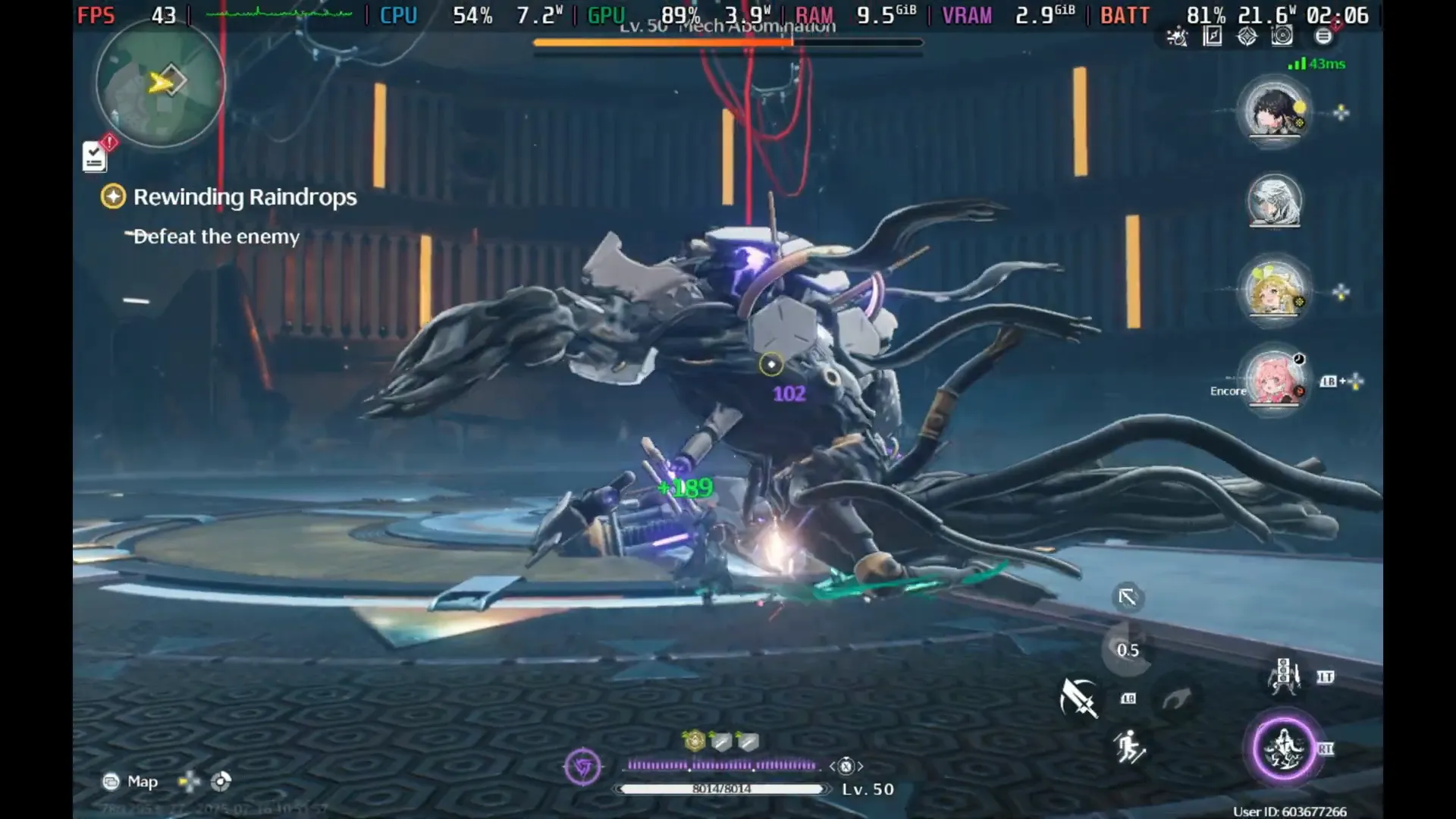The width and height of the screenshot is (1456, 819).
Task: Open the Guidebook compass icon
Action: [x=1213, y=36]
